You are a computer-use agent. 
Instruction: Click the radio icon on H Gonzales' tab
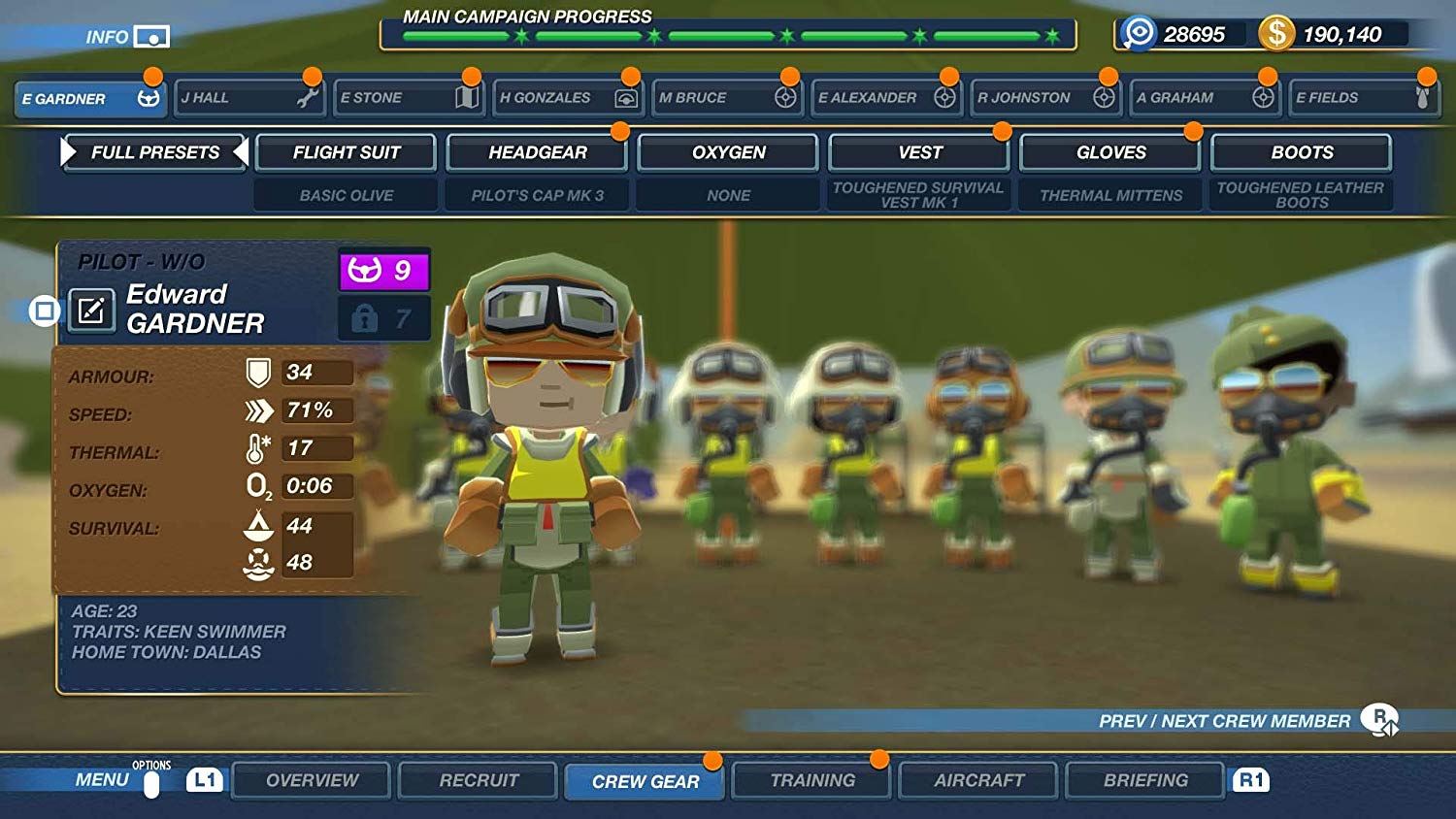[x=625, y=97]
